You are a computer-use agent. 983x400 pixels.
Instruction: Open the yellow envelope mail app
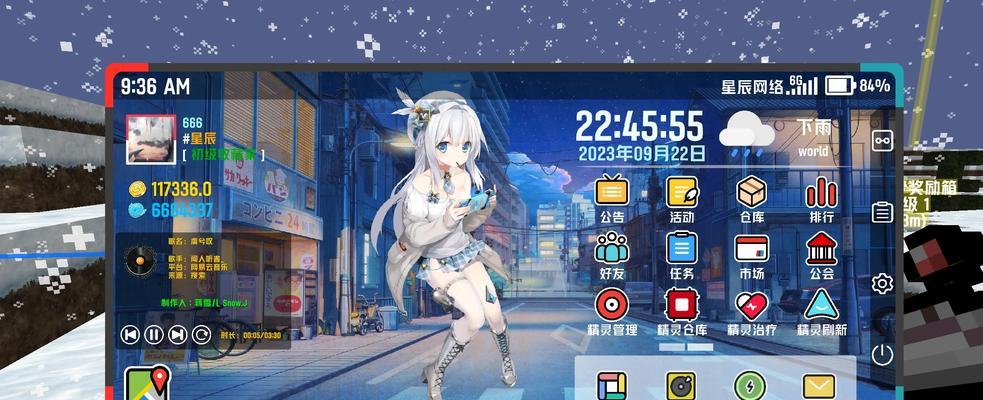(x=818, y=386)
